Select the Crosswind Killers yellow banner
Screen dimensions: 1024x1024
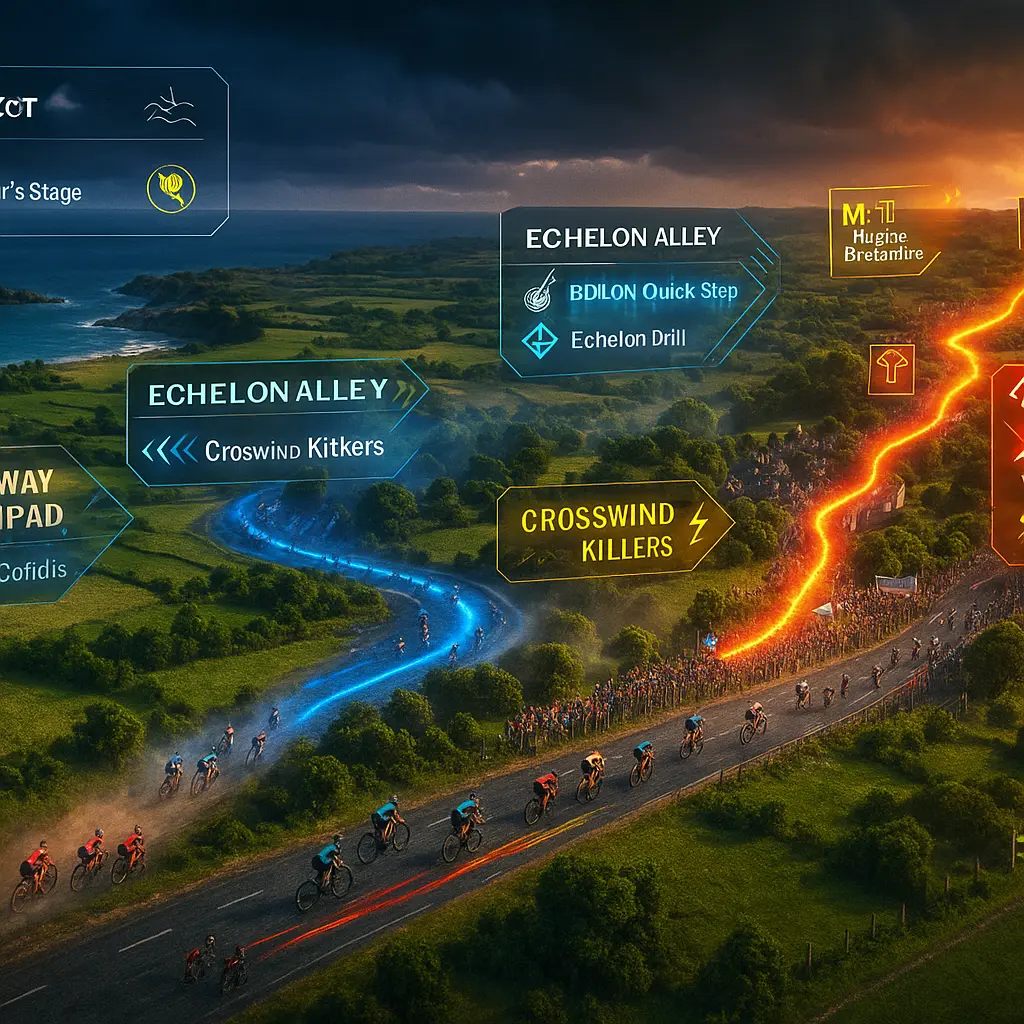coord(611,532)
